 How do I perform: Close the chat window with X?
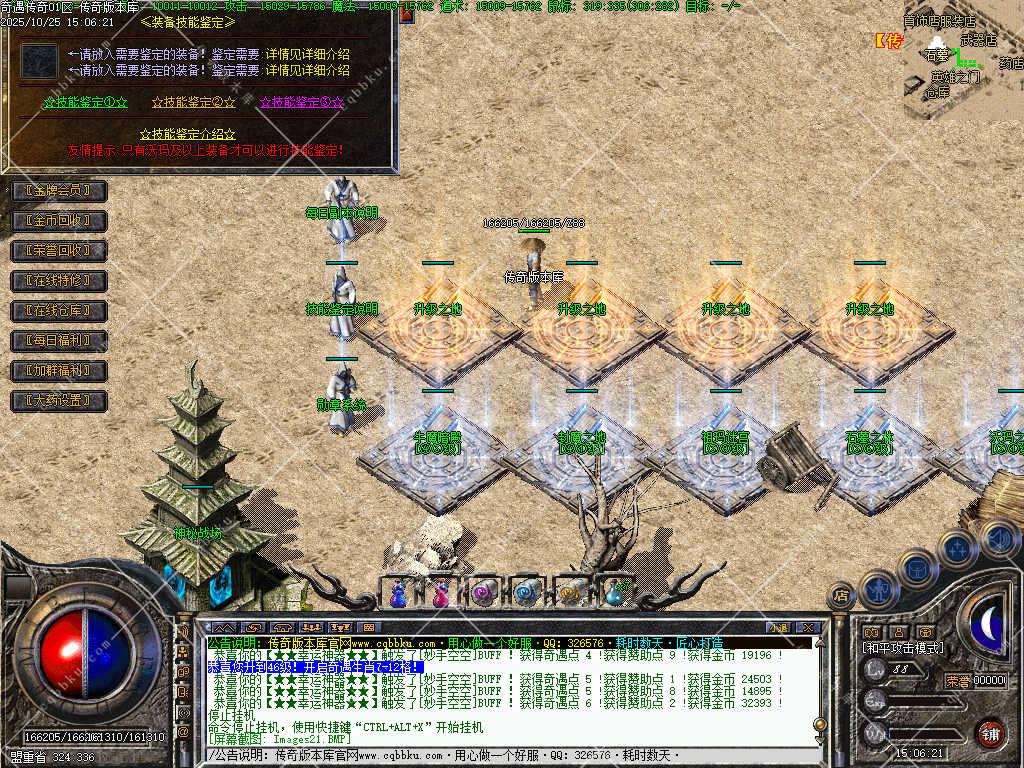pyautogui.click(x=809, y=627)
